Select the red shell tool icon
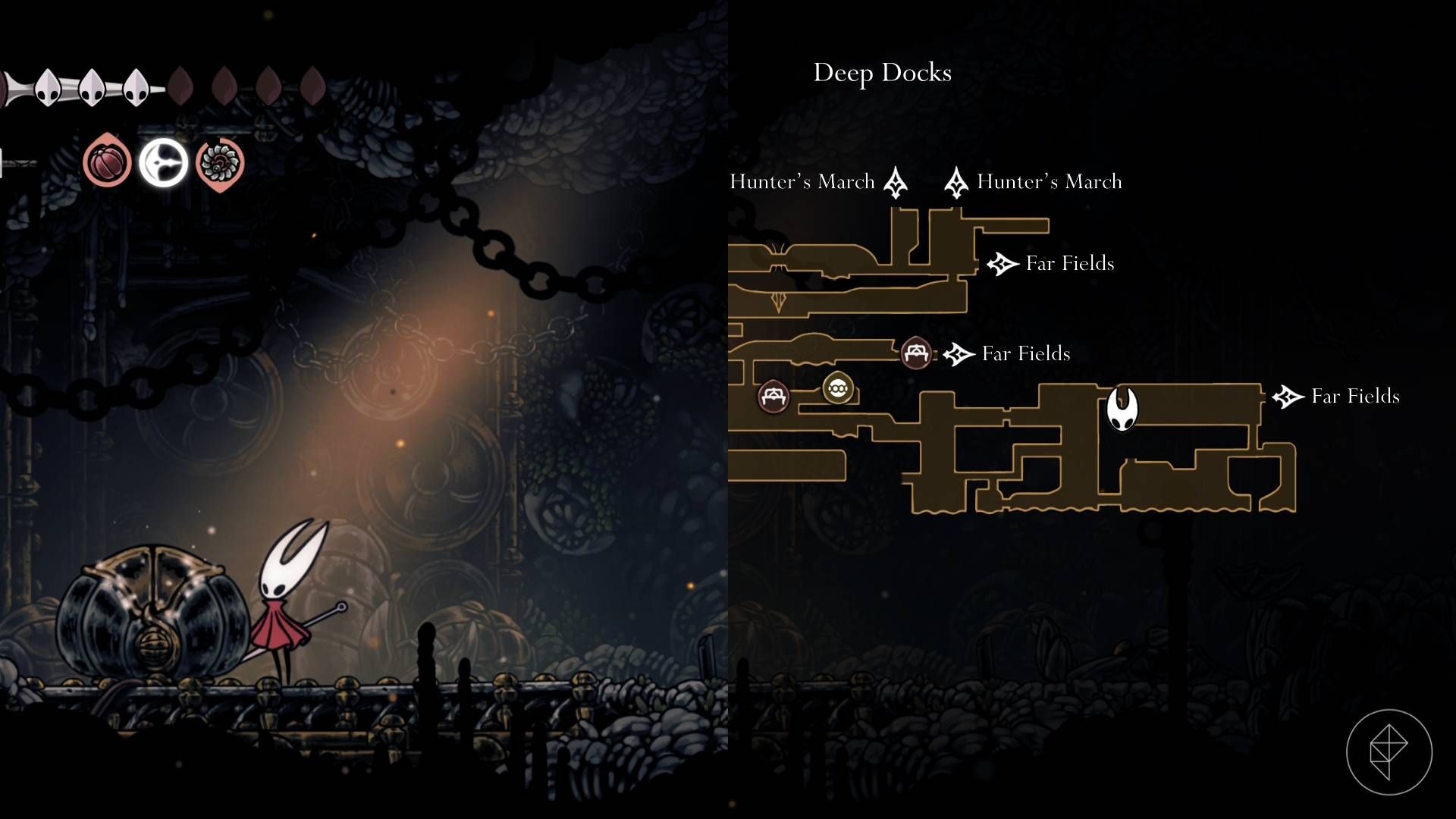The width and height of the screenshot is (1456, 819). coord(107,162)
